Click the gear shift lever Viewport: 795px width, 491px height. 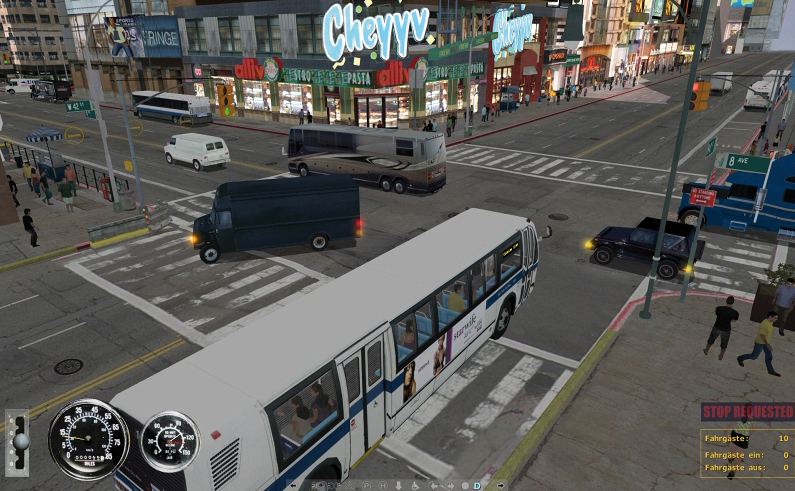[x=16, y=441]
